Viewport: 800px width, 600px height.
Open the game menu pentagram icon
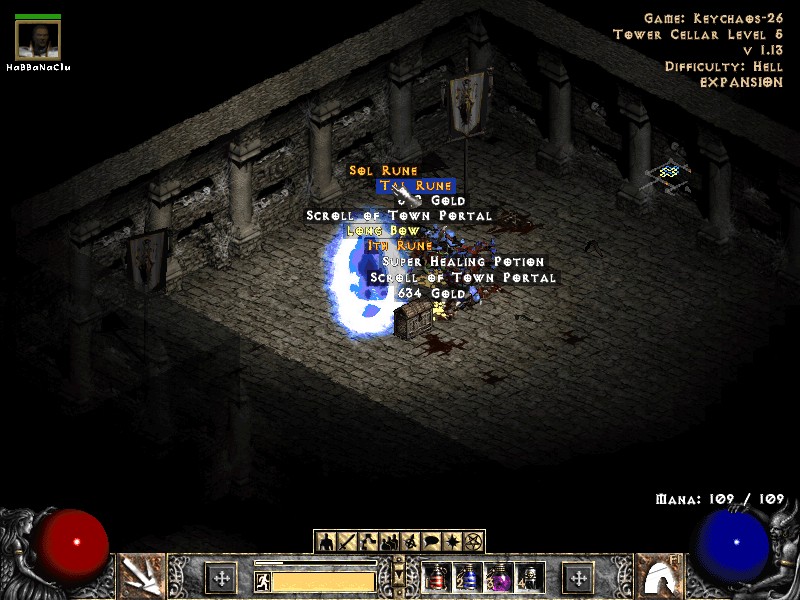[473, 541]
